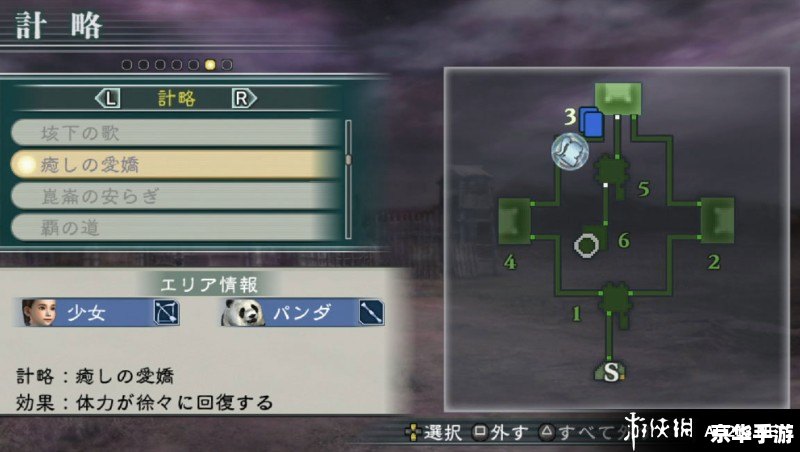
Task: Click the blue unit marker at area 3
Action: (591, 123)
